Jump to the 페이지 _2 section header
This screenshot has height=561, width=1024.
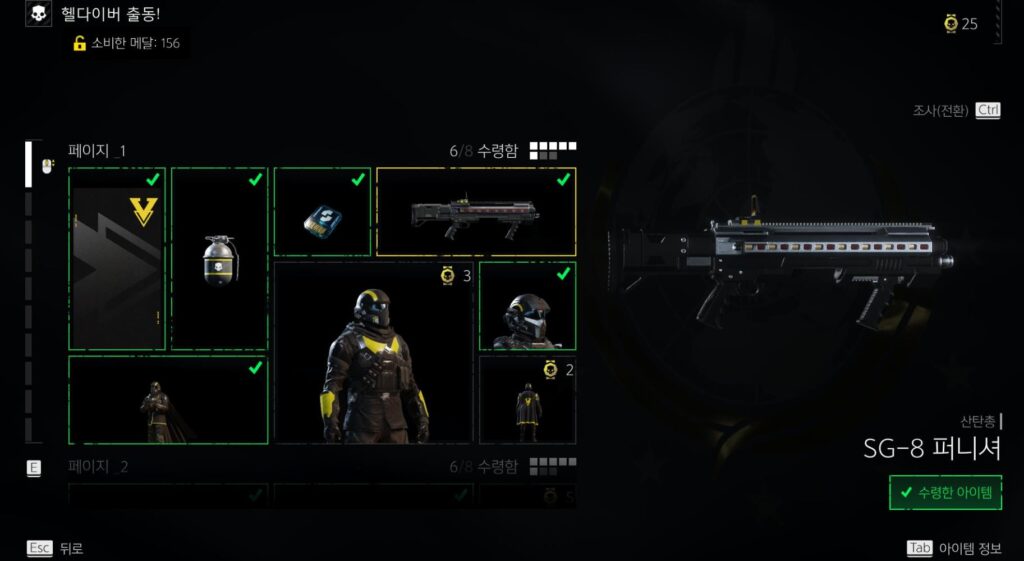(98, 466)
